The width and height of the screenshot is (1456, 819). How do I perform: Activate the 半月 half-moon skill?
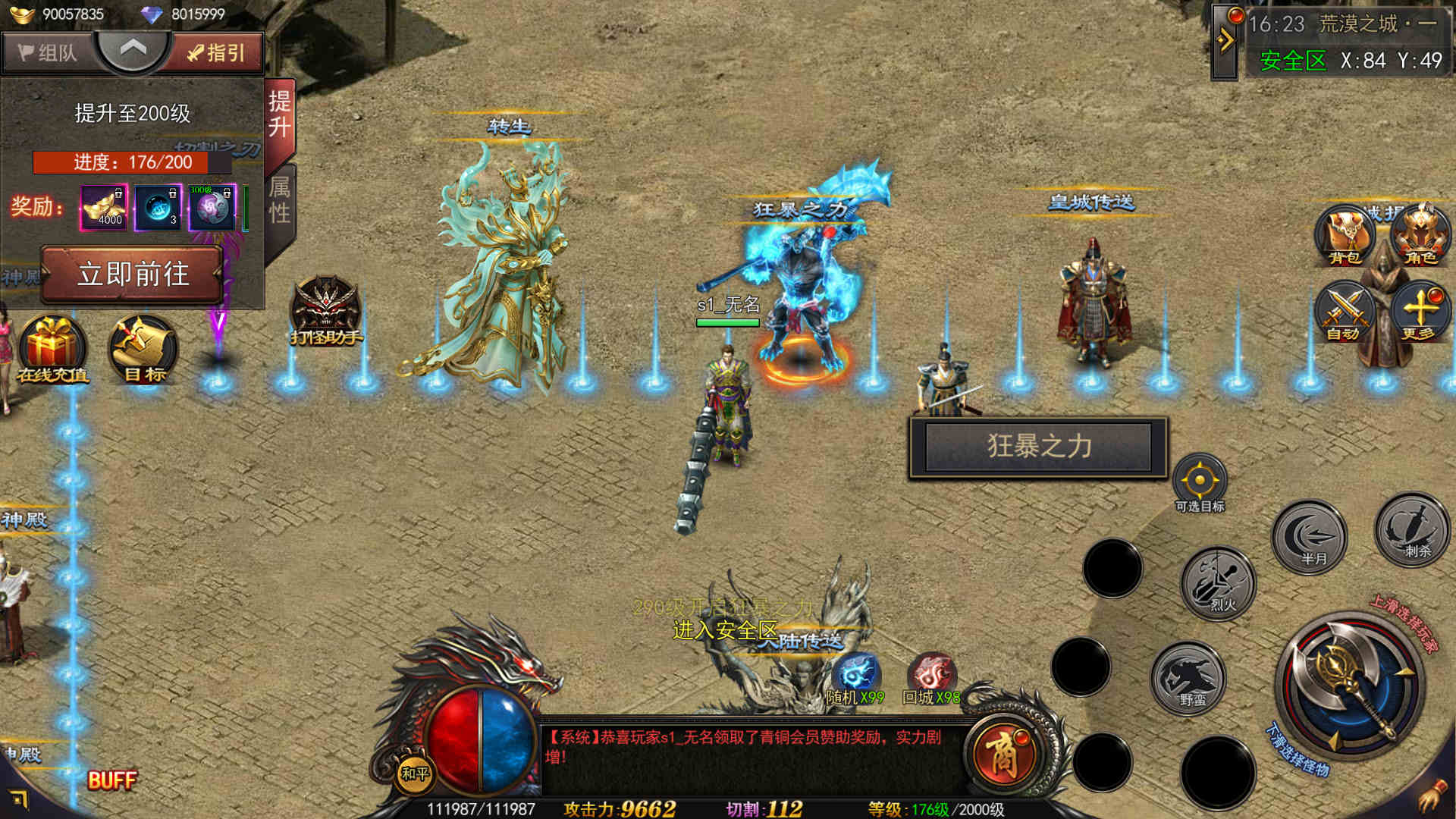(1310, 537)
